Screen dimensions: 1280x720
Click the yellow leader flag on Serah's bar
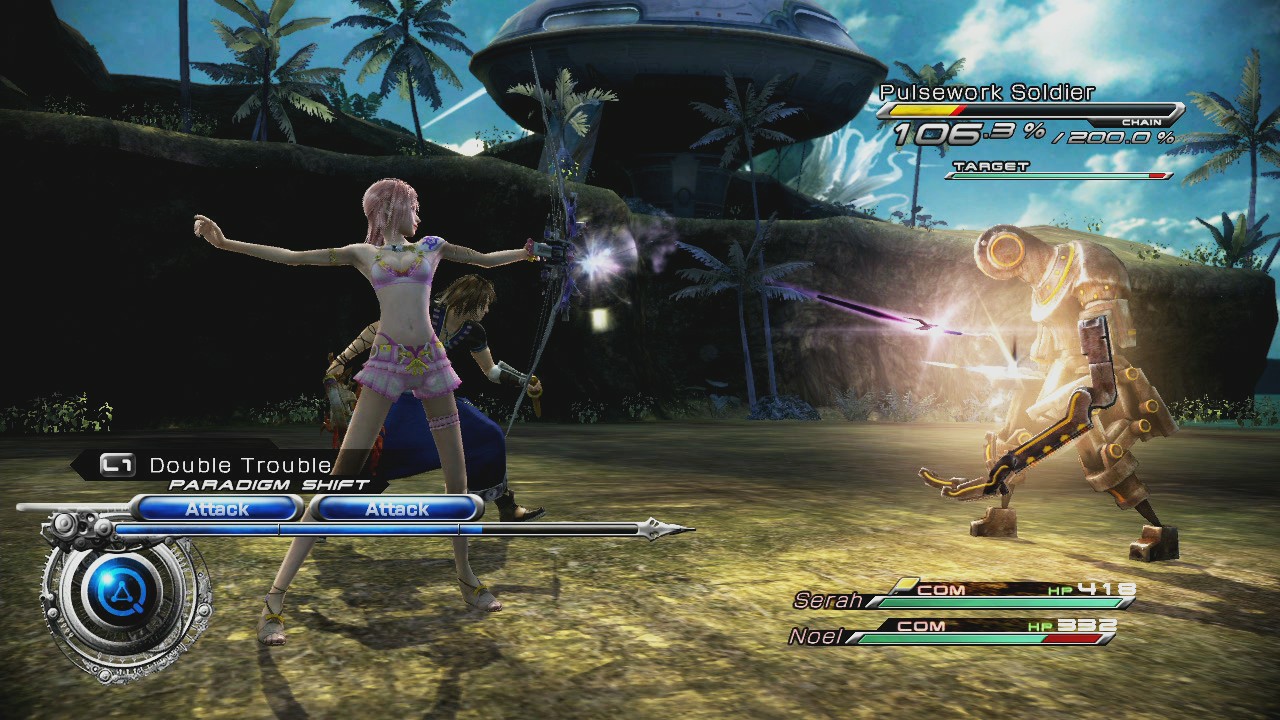[x=907, y=585]
